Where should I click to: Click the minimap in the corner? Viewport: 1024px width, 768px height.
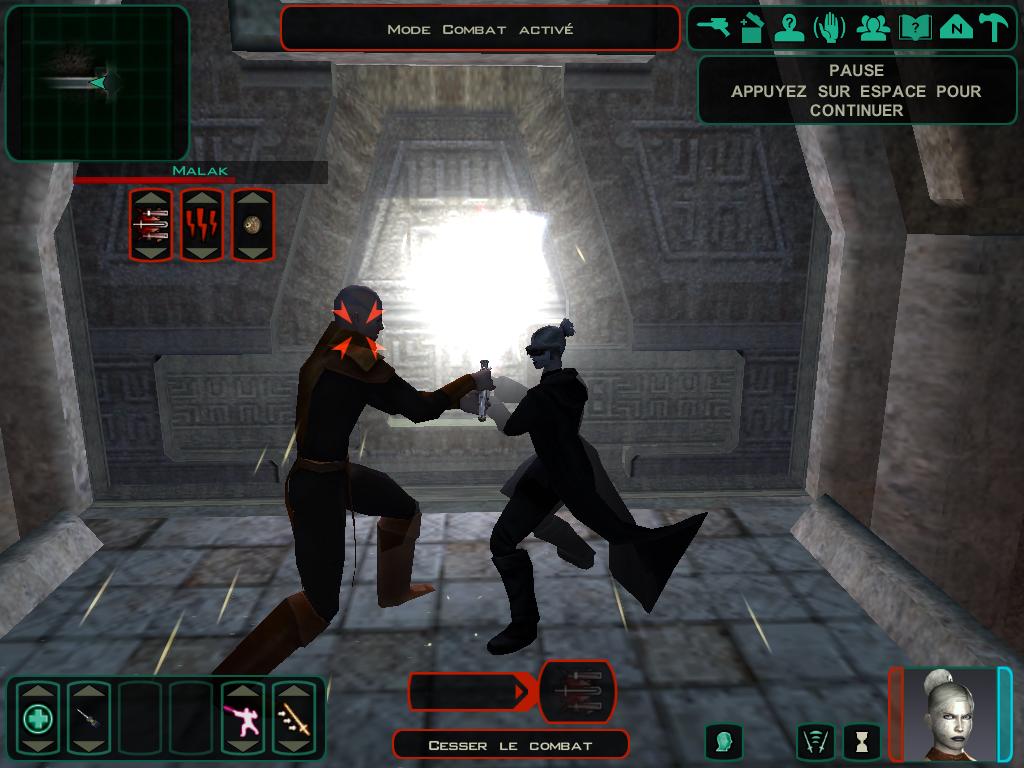point(97,83)
